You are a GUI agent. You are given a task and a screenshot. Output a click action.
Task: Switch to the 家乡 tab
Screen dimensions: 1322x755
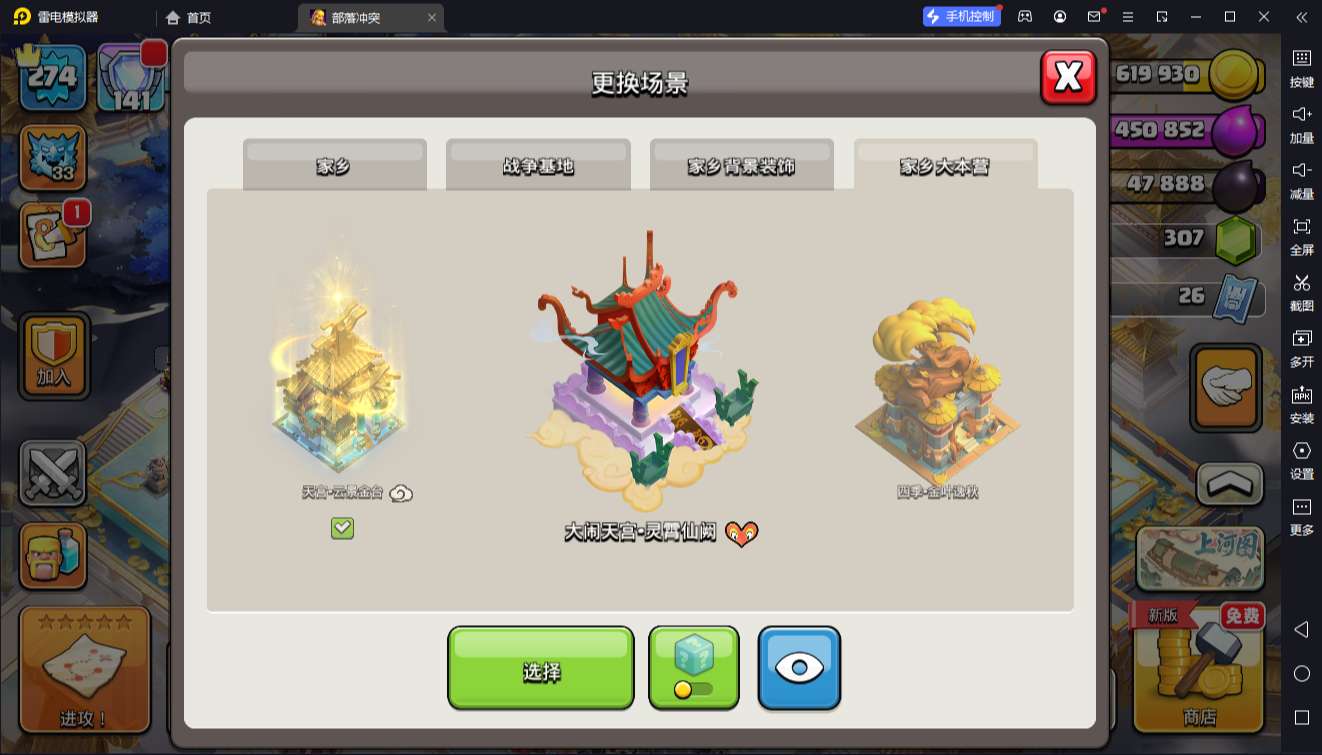[334, 166]
